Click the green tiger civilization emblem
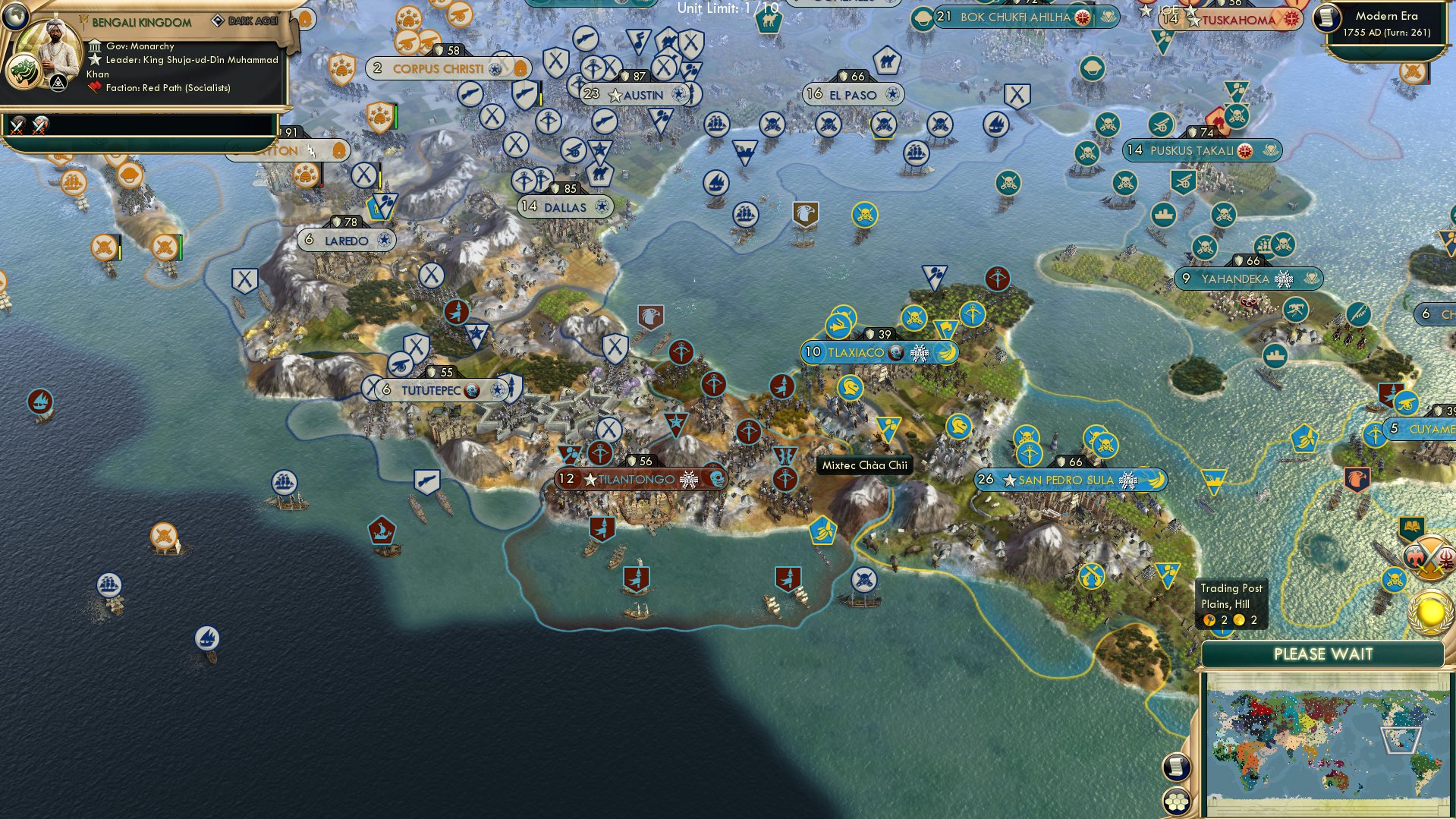 point(24,71)
